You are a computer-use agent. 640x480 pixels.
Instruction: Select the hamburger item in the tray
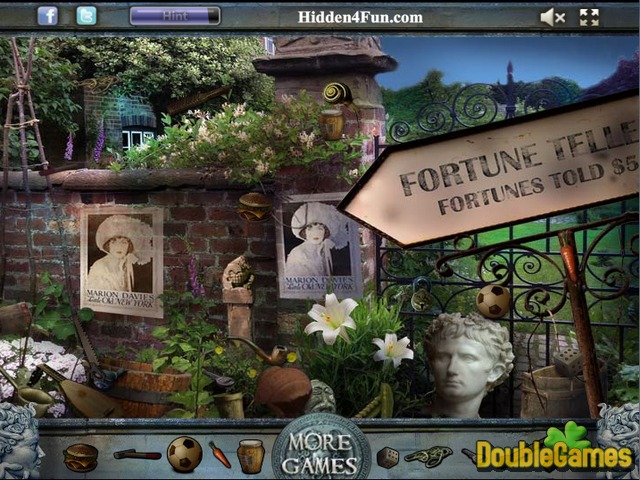[x=80, y=456]
